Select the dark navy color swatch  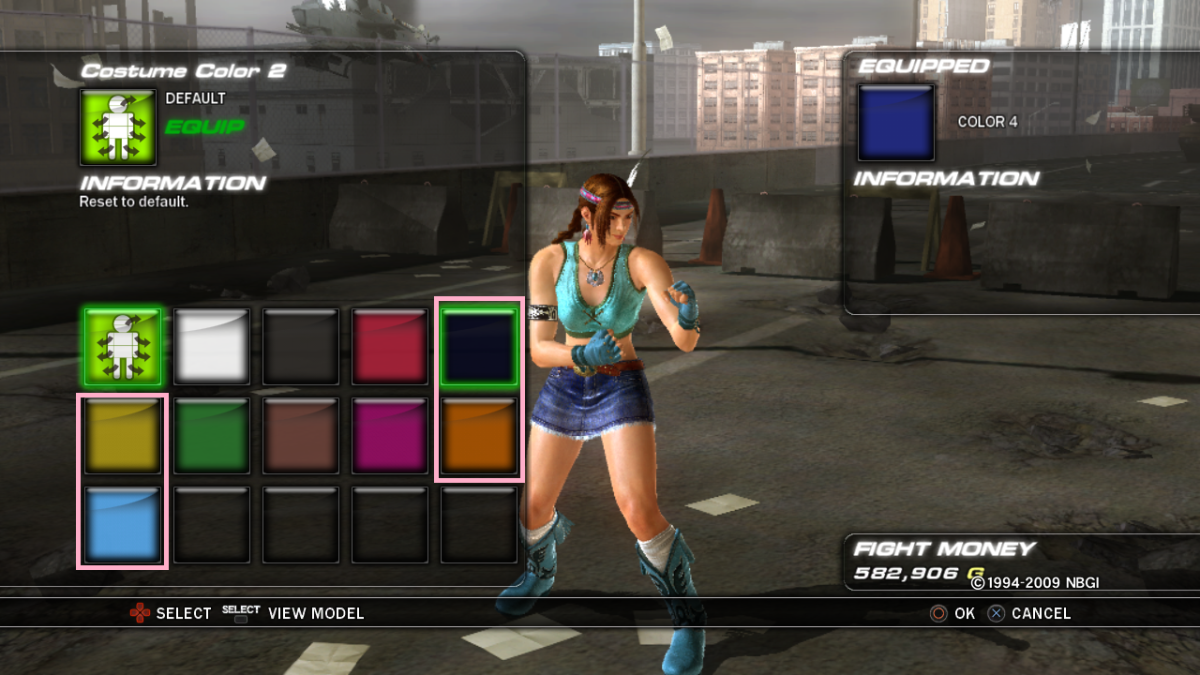click(x=478, y=346)
